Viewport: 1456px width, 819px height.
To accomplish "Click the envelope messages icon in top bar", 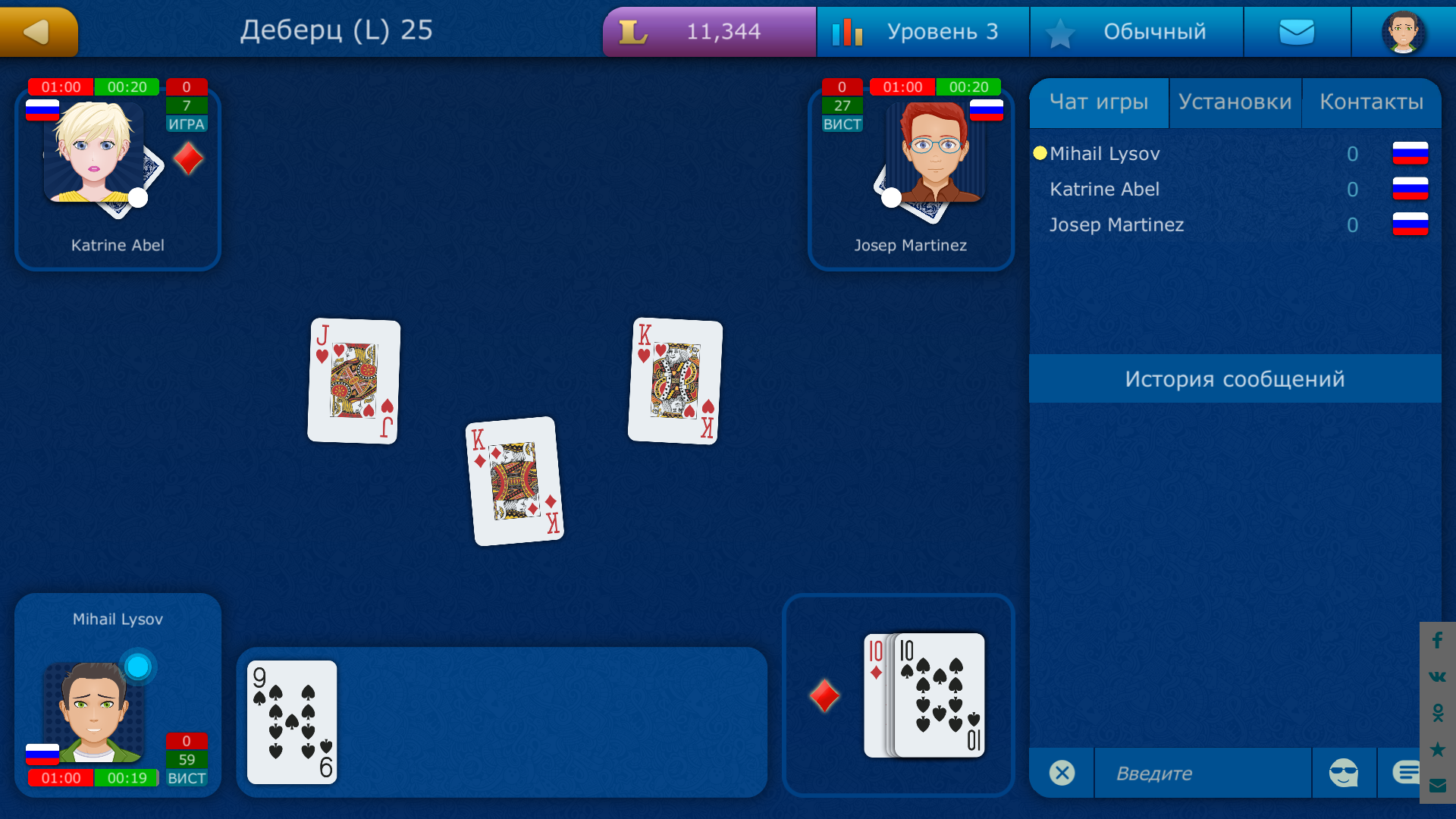I will [x=1297, y=31].
